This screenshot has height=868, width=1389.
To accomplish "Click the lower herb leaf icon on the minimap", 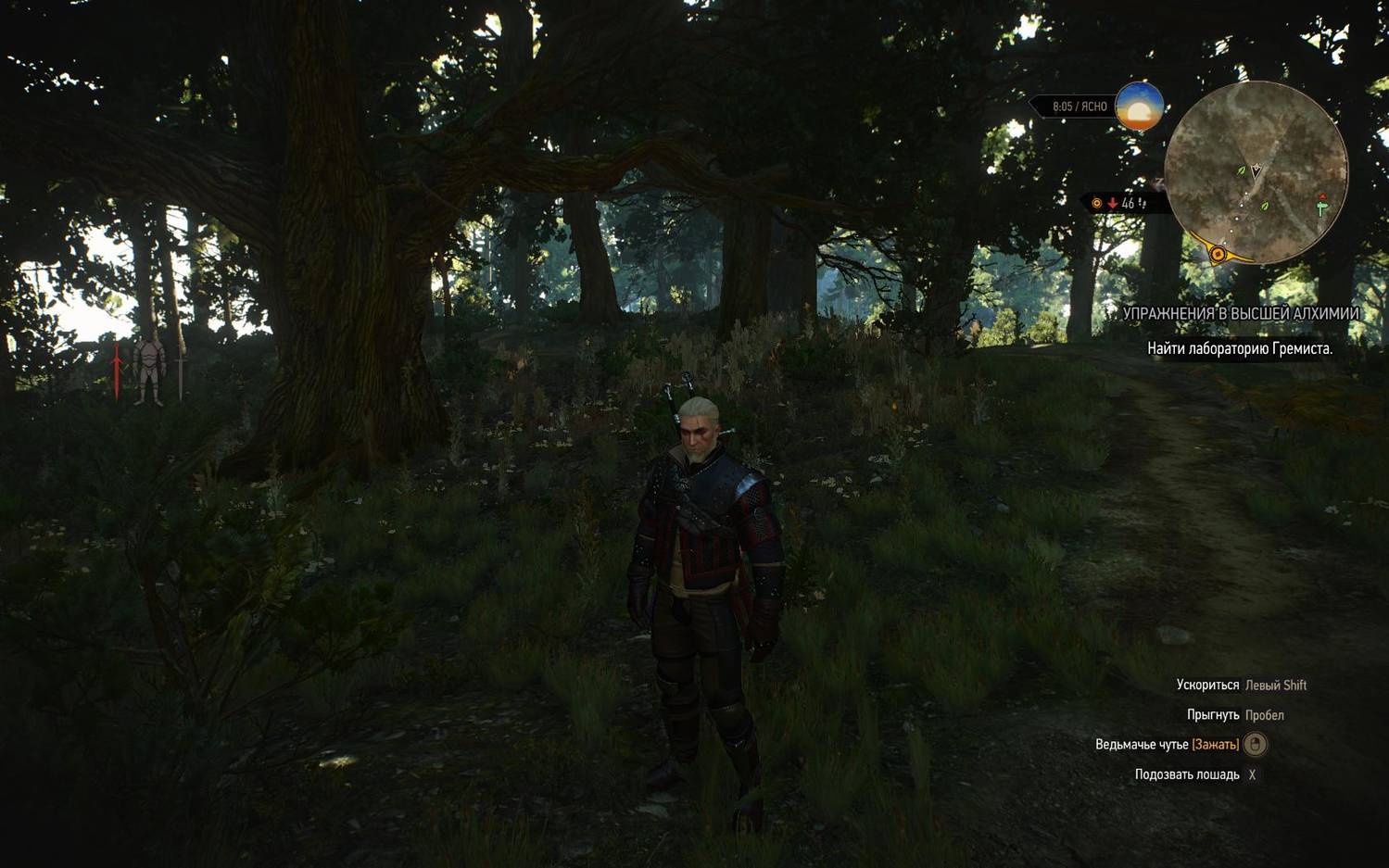I will point(1263,208).
